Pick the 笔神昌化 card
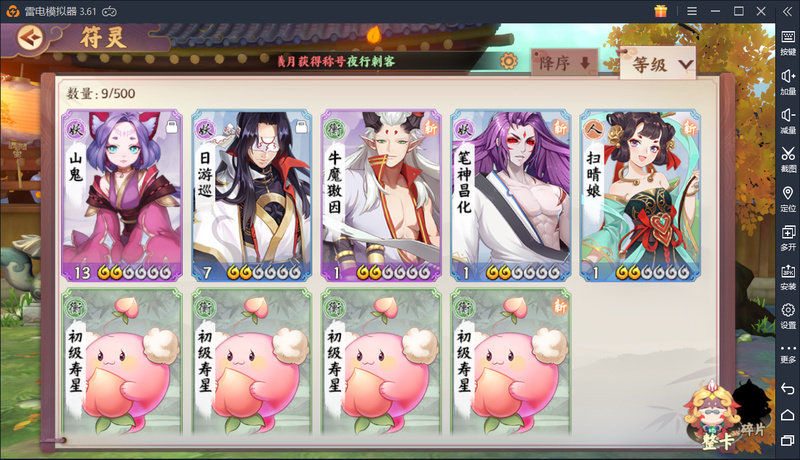This screenshot has height=460, width=800. [x=513, y=196]
